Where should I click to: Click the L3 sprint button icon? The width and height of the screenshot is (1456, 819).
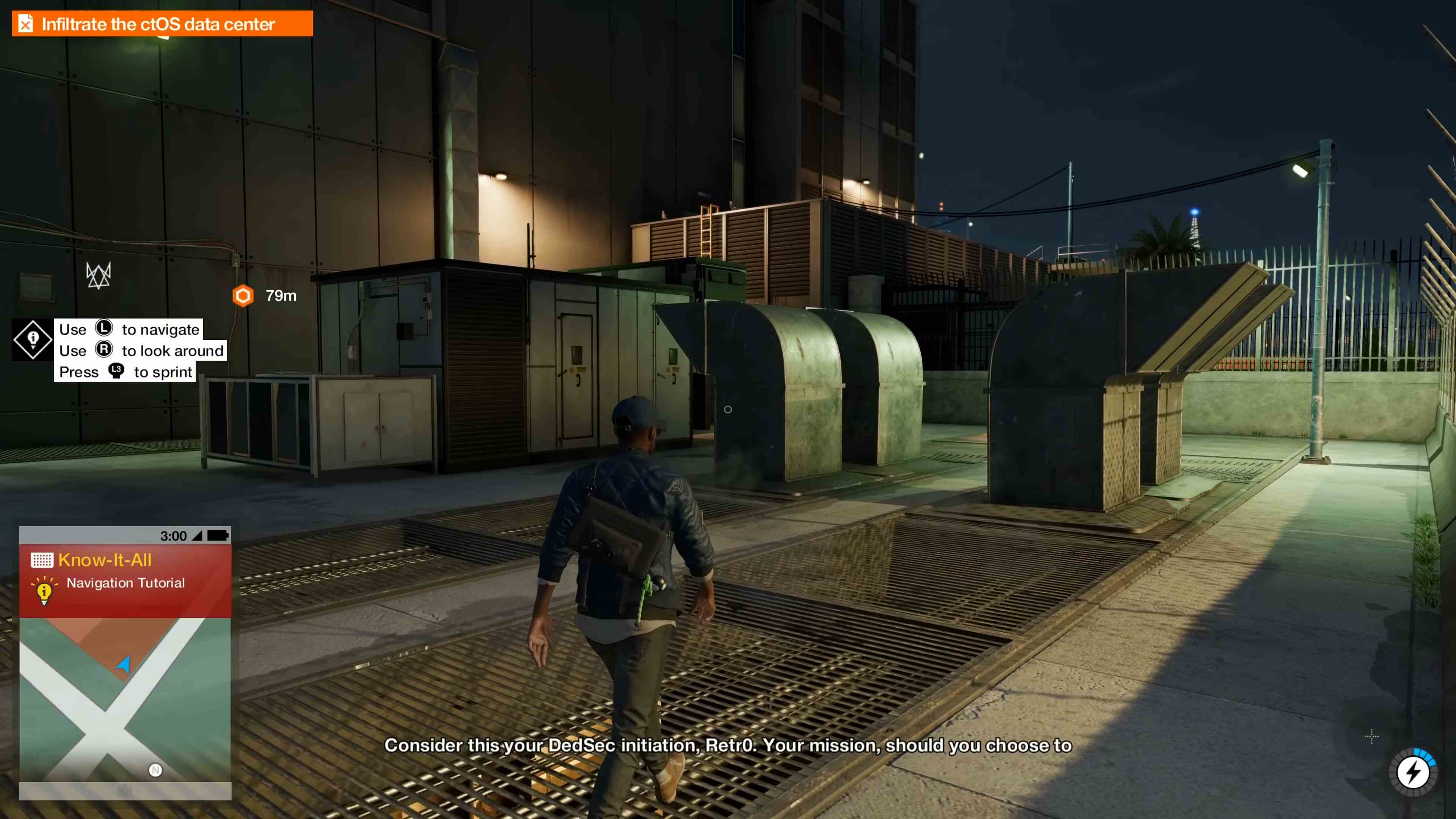[x=116, y=371]
